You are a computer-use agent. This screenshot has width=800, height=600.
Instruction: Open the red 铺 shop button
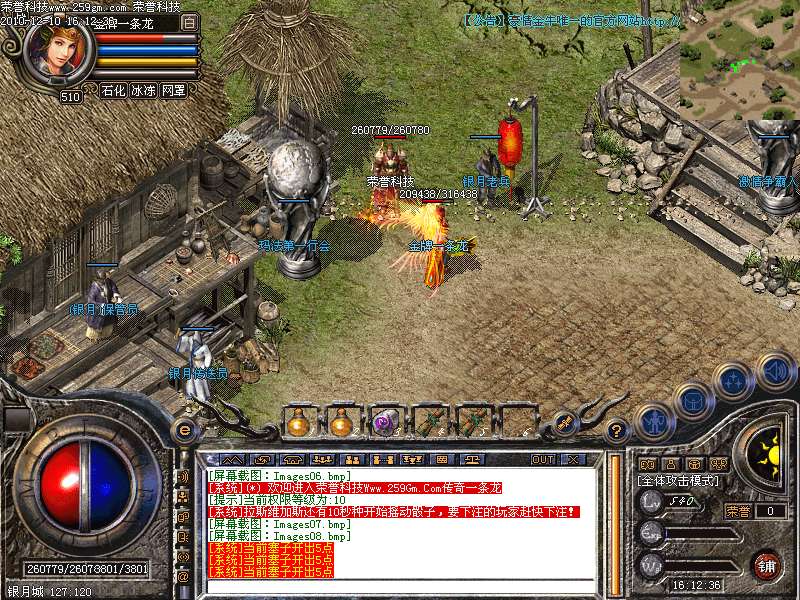(x=767, y=564)
